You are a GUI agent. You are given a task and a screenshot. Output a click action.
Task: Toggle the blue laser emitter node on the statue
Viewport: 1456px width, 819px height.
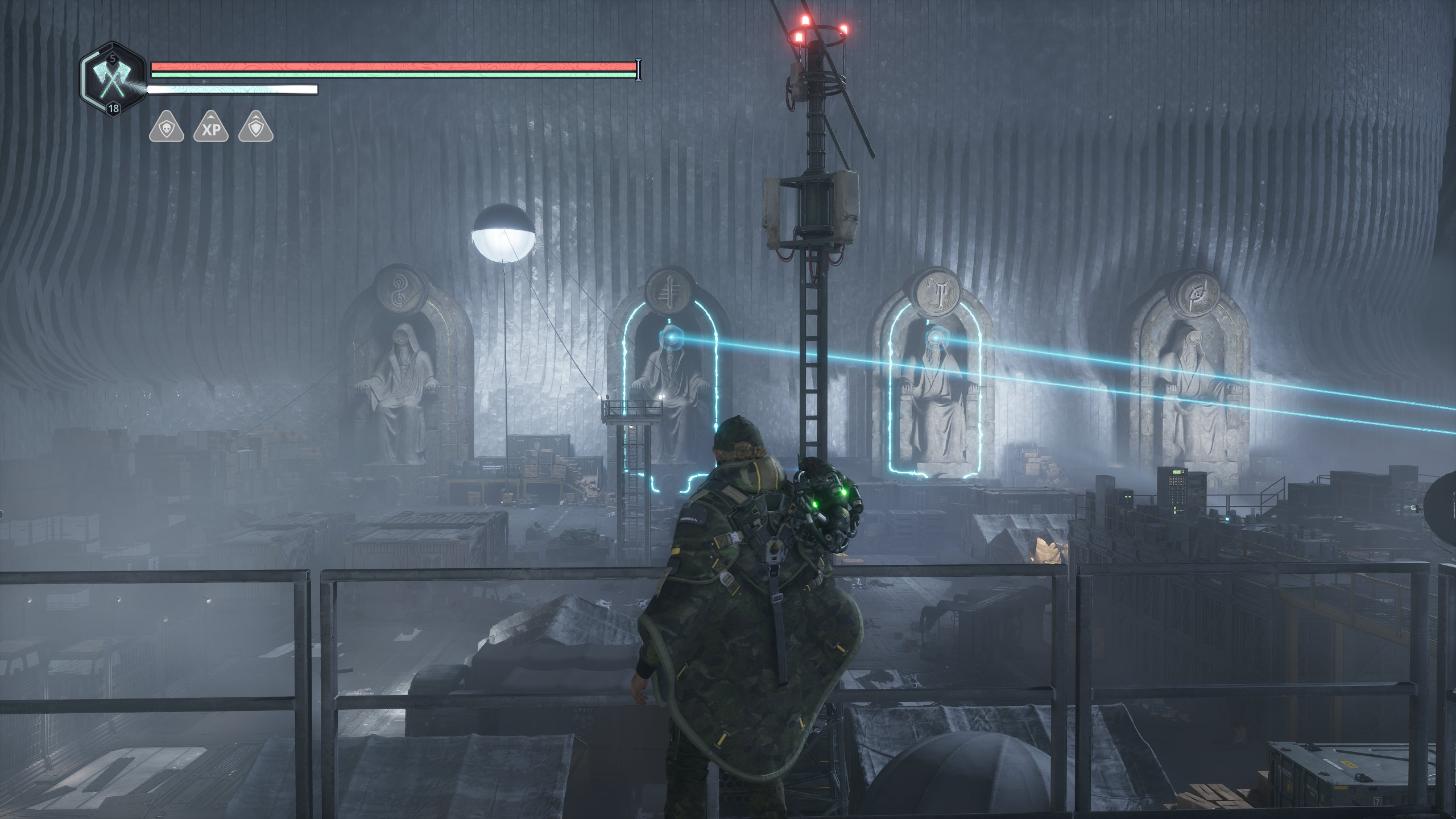click(x=671, y=337)
